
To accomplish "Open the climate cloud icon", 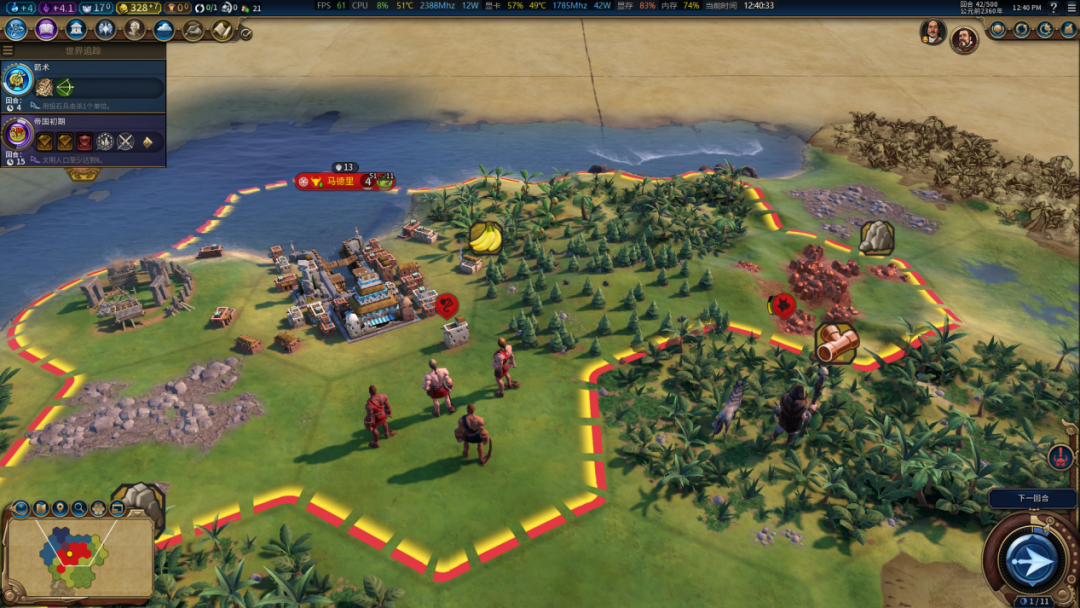I will point(163,30).
